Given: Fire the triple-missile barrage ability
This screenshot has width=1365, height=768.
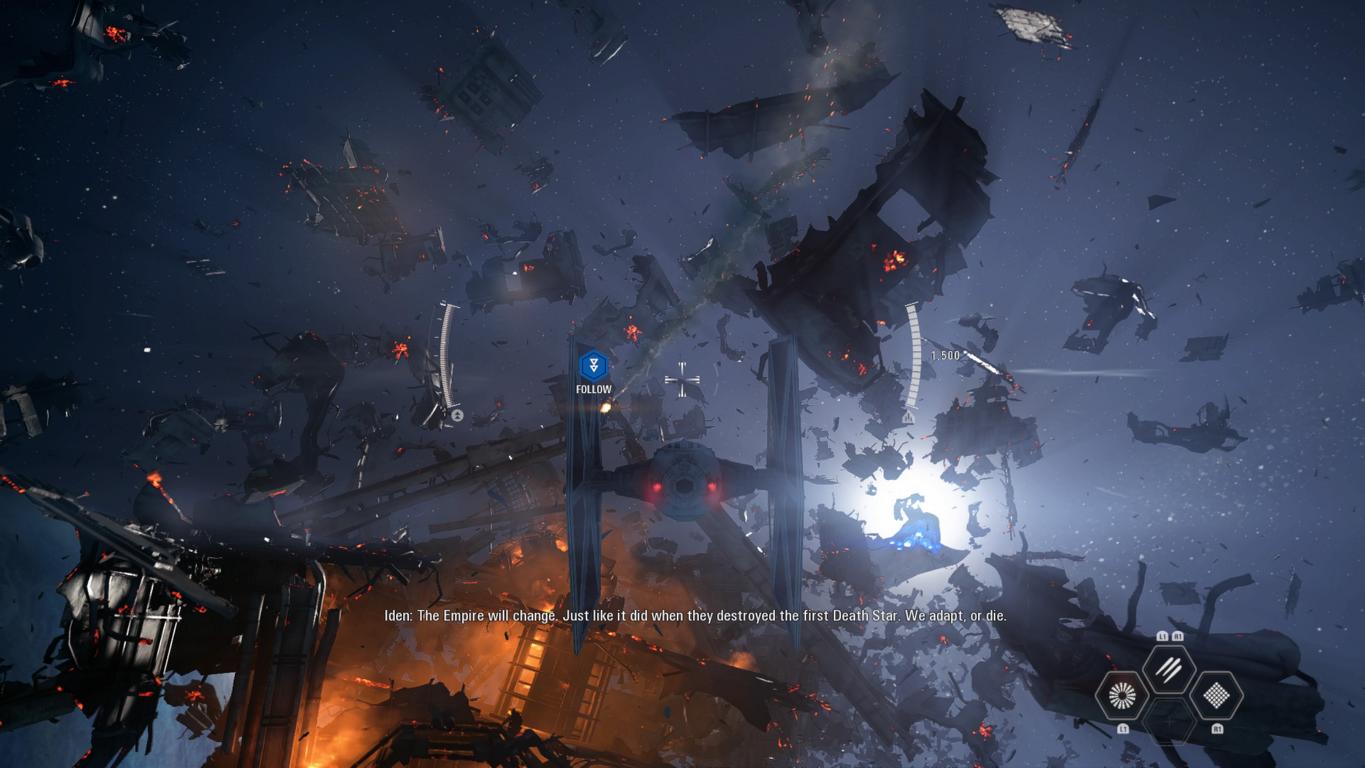Looking at the screenshot, I should tap(1168, 668).
